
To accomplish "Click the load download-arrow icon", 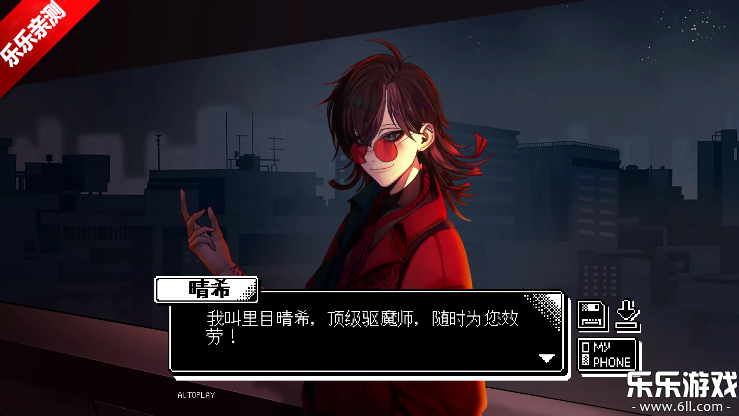I will pyautogui.click(x=627, y=315).
